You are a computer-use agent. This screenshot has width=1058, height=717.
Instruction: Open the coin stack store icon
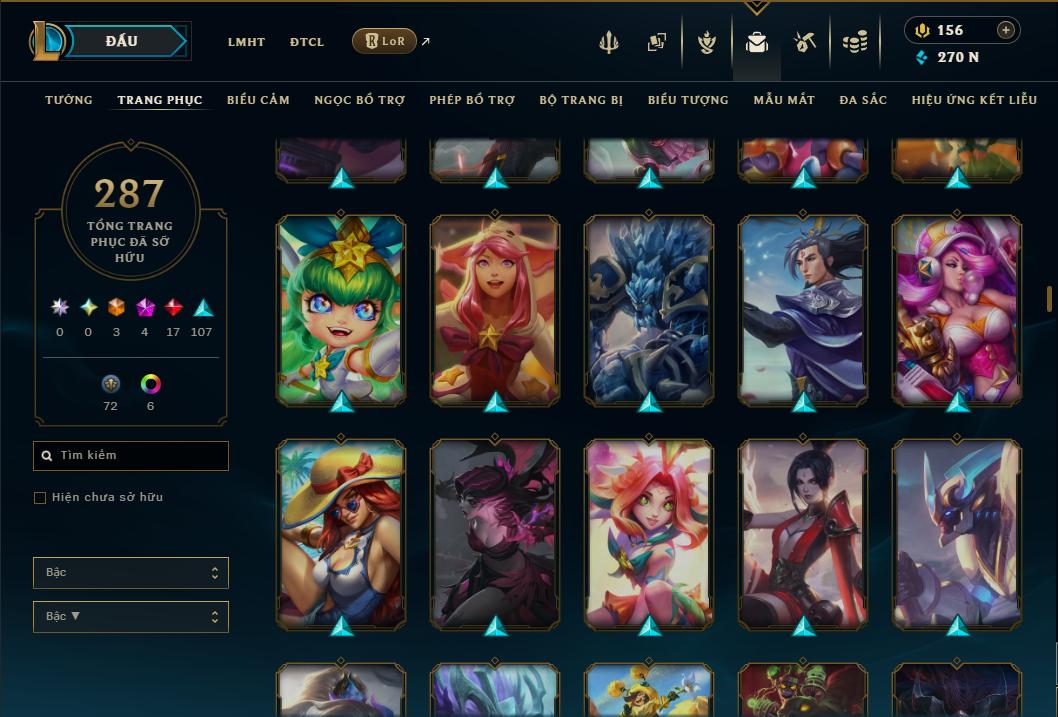[854, 42]
